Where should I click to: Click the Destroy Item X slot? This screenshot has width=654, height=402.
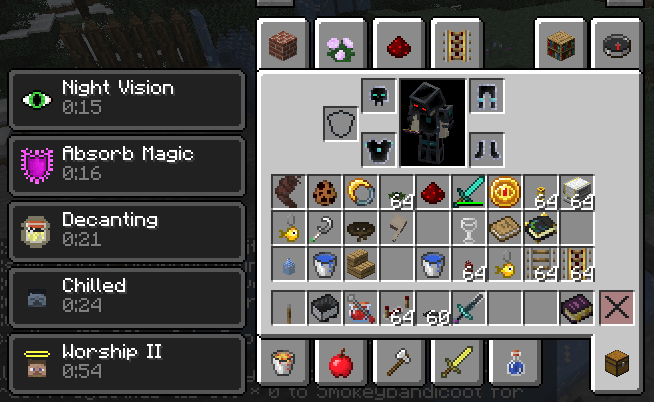pos(615,307)
